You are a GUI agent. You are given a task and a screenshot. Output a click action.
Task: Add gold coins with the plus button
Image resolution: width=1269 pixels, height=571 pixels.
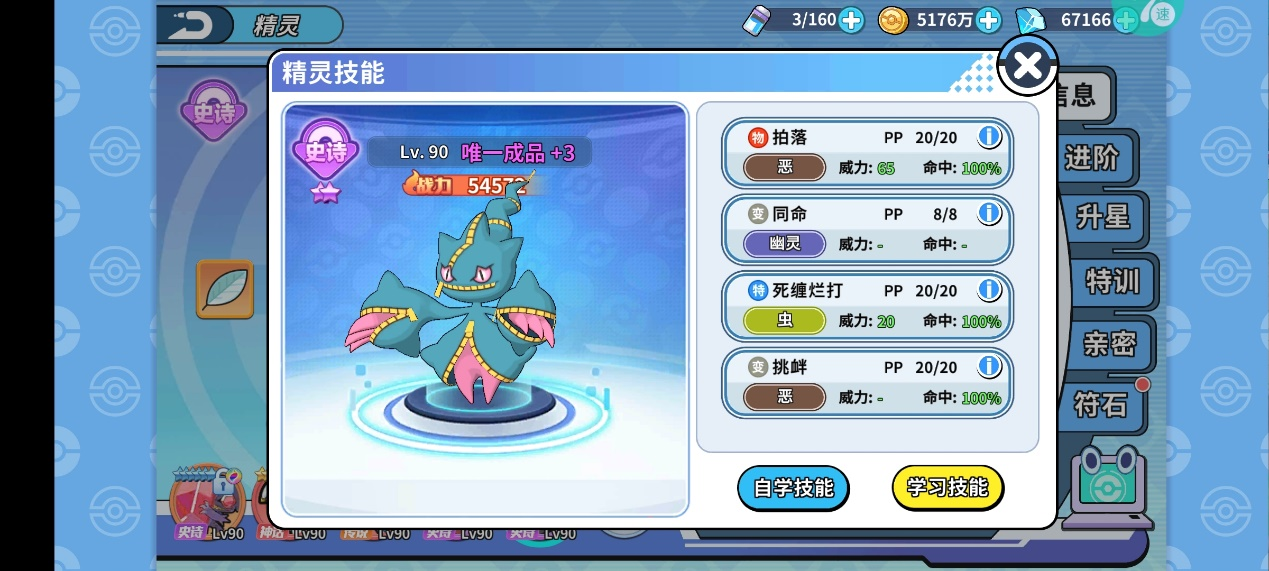987,19
